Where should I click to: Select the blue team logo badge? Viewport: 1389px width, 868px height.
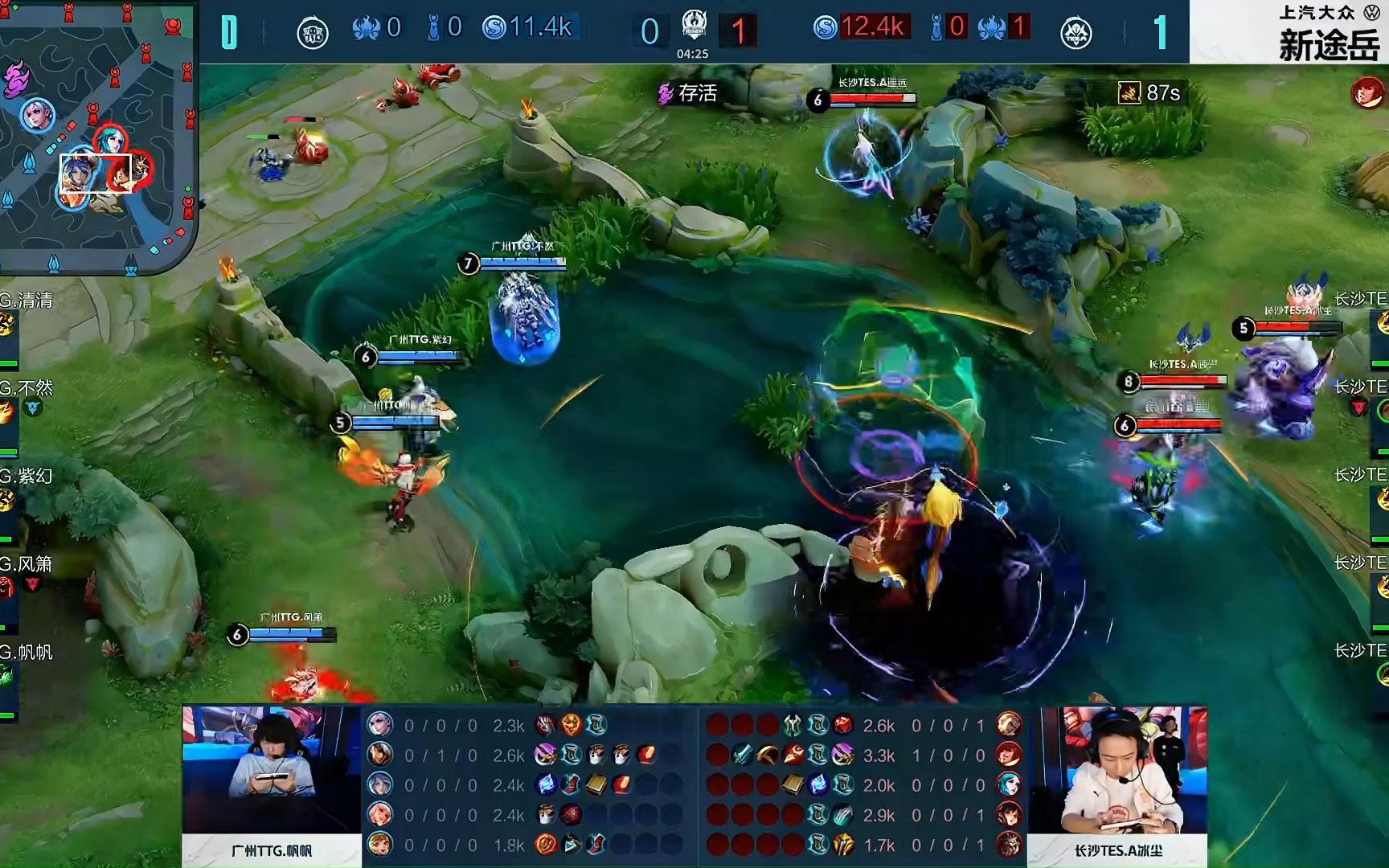312,33
